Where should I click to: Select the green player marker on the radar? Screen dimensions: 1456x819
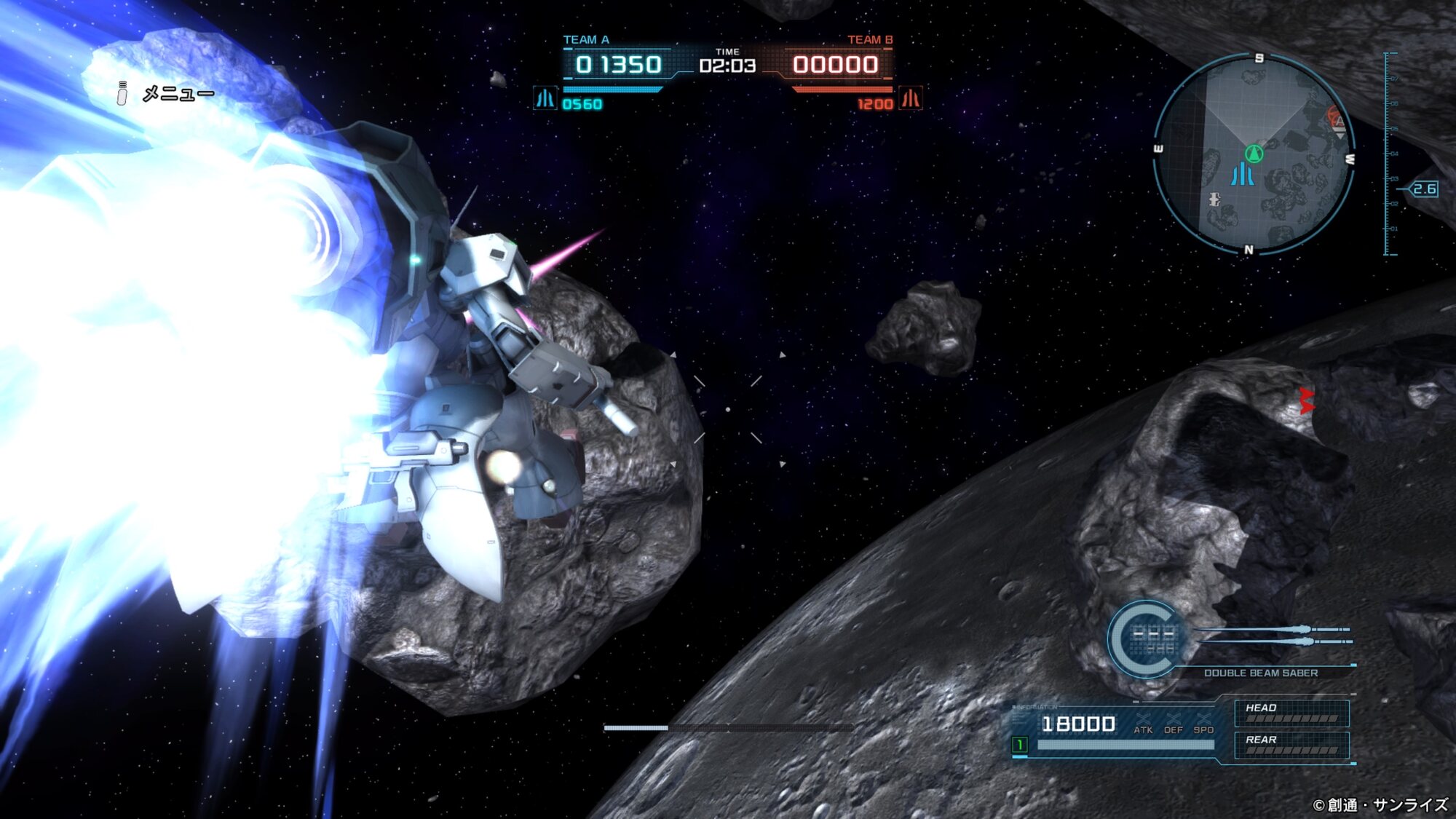pyautogui.click(x=1253, y=154)
